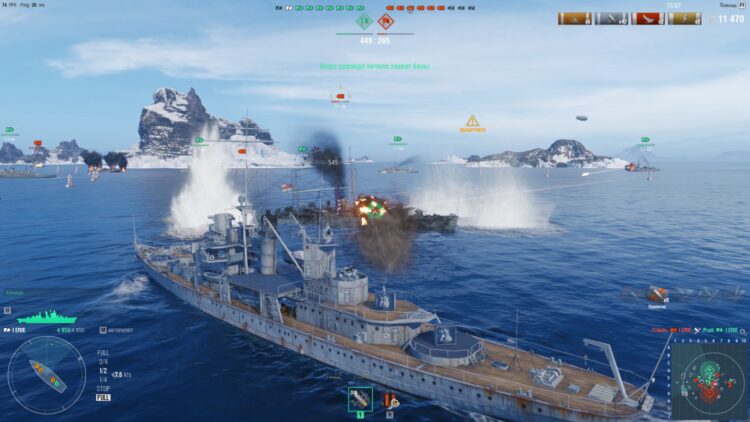Click the green ship silhouette status
Screen dimensions: 750x422
46,317
